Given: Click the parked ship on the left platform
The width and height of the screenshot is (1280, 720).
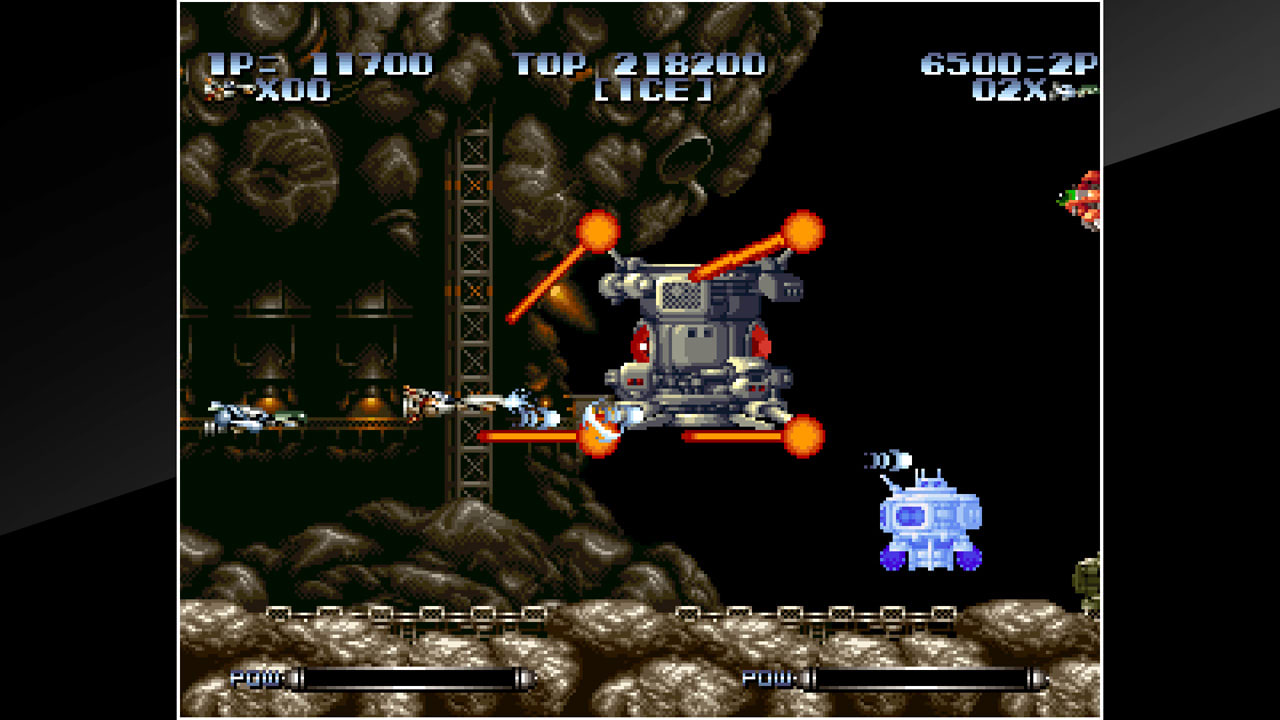Looking at the screenshot, I should click(240, 415).
